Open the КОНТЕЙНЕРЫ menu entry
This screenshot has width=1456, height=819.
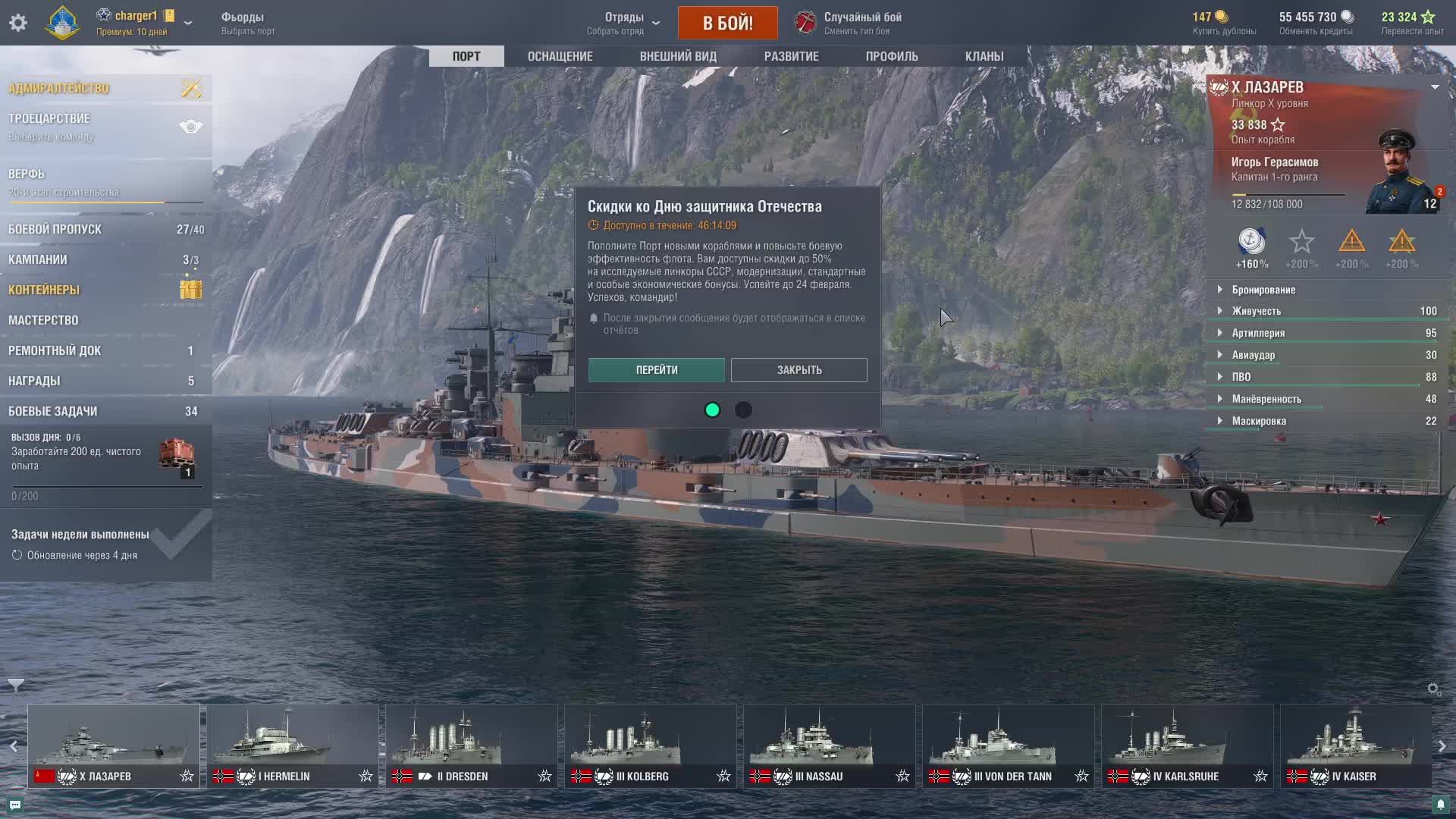coord(44,290)
